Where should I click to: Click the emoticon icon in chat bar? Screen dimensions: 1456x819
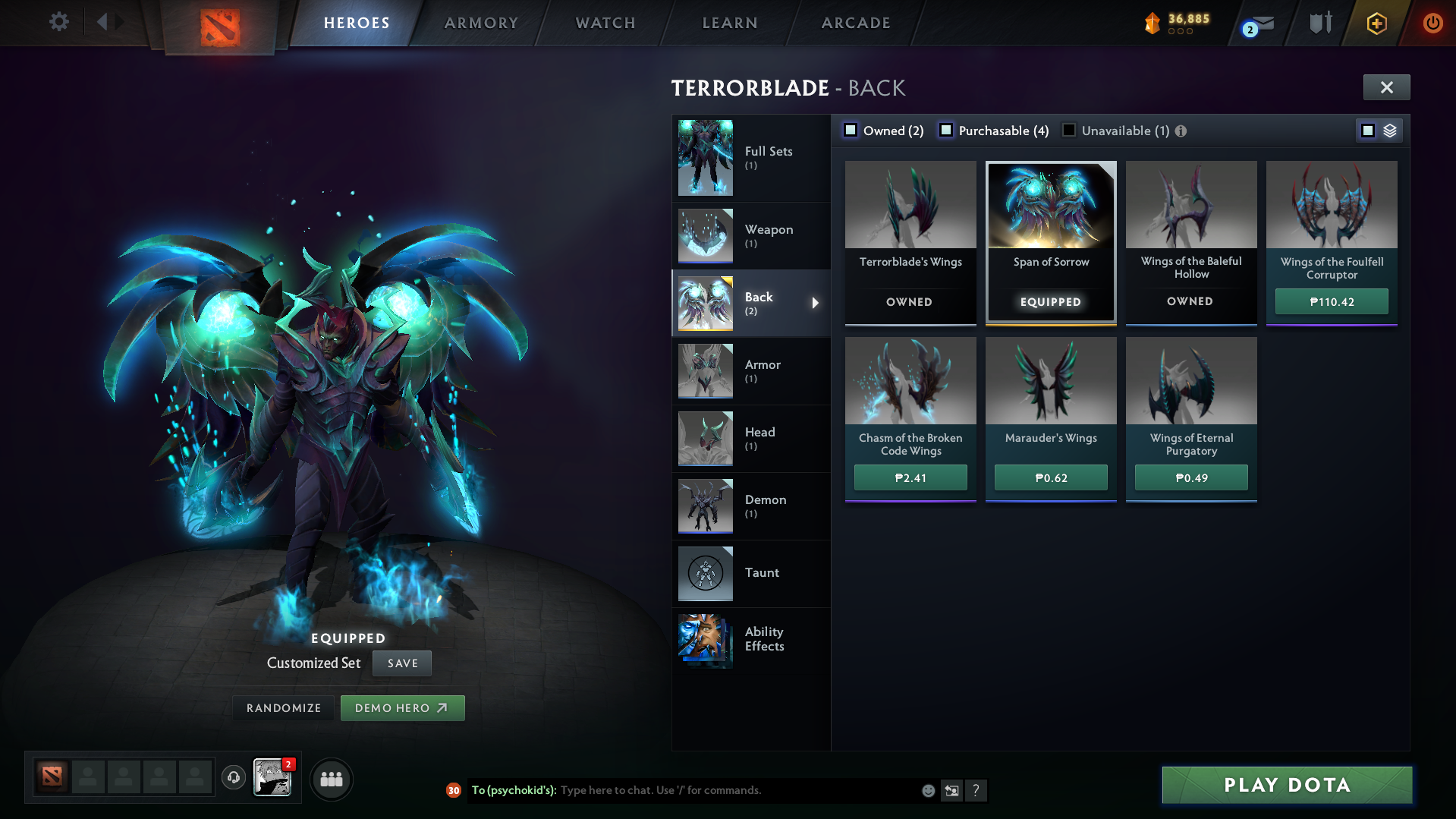coord(928,790)
